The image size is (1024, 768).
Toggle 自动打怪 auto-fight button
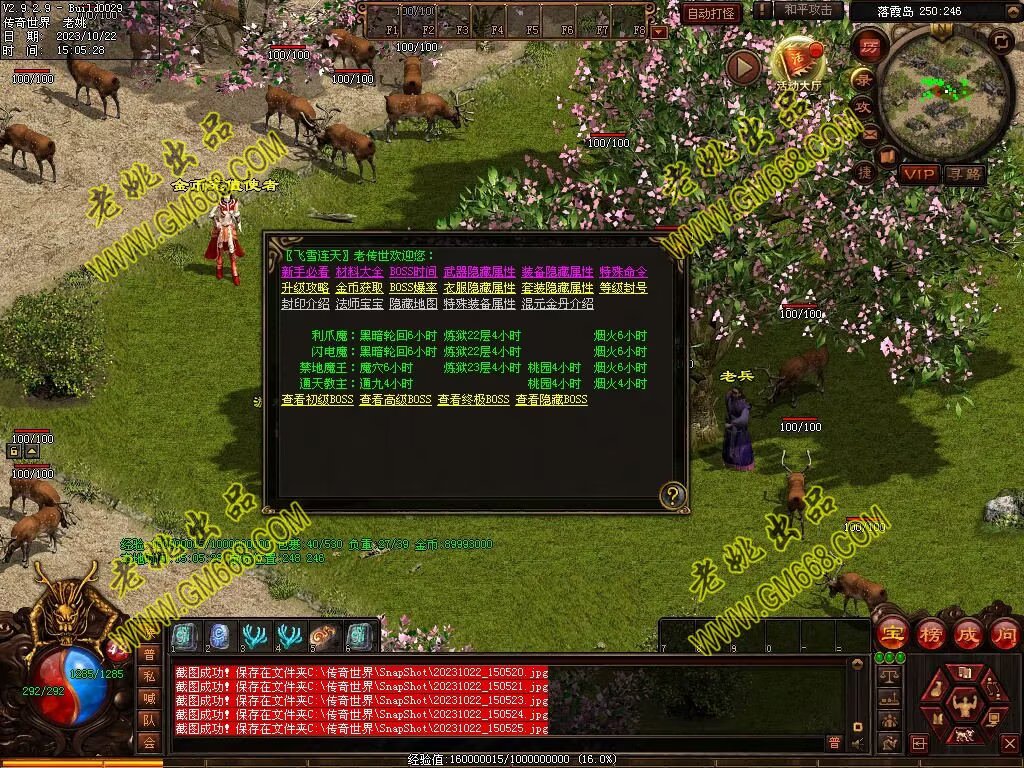[712, 13]
